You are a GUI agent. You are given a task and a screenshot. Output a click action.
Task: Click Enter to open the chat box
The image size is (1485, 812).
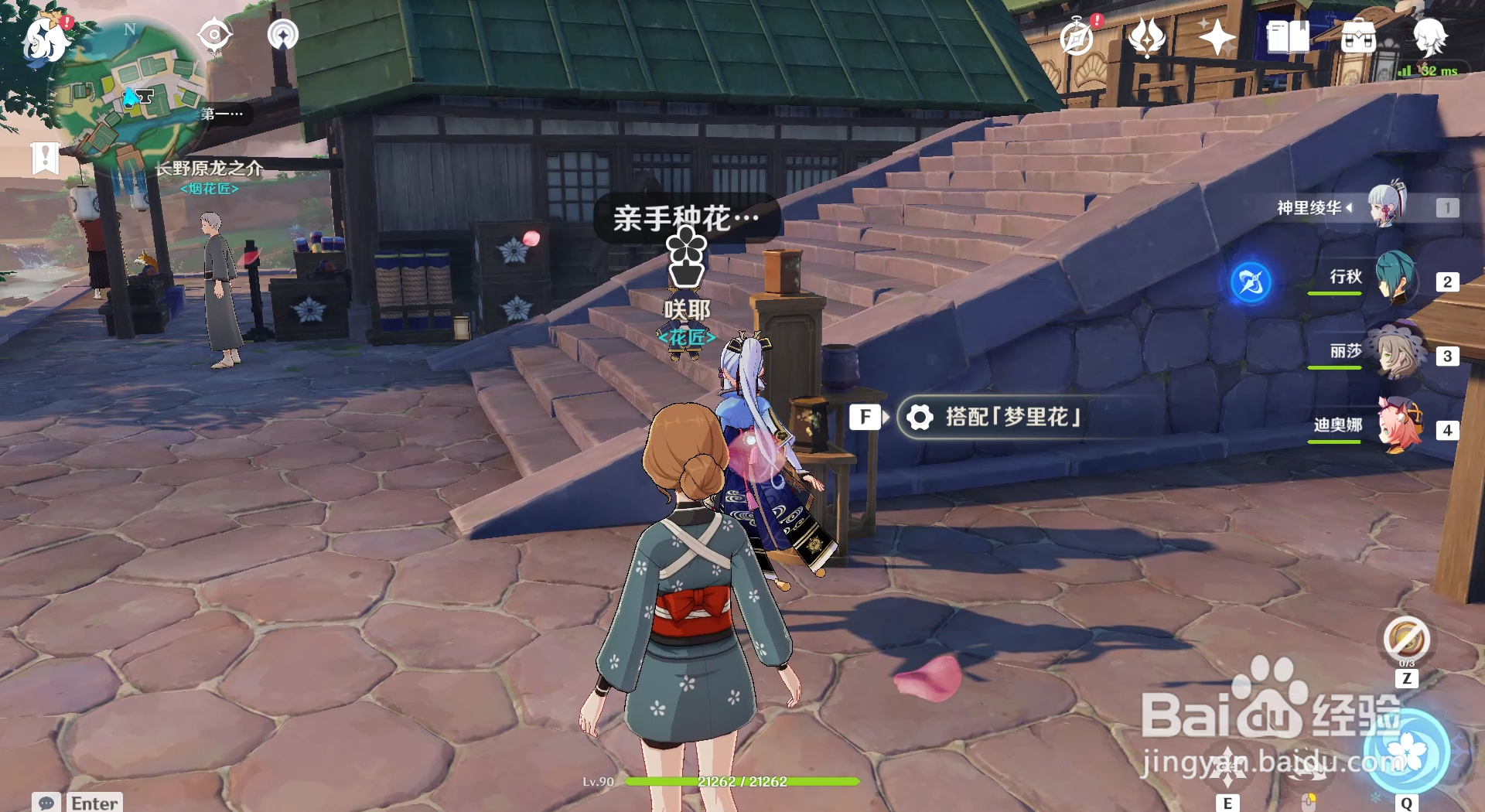(x=93, y=803)
